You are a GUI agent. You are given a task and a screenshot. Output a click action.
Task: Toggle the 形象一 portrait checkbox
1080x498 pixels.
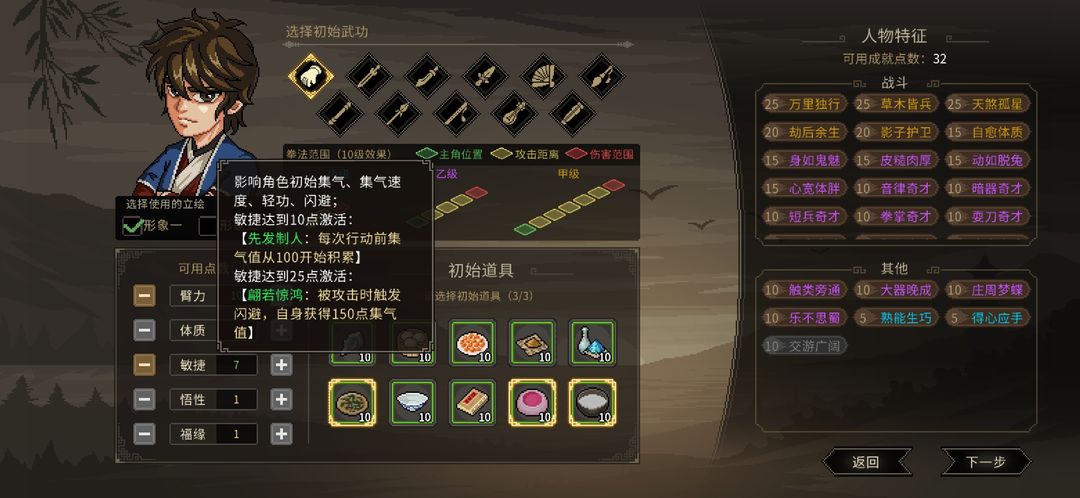coord(133,226)
